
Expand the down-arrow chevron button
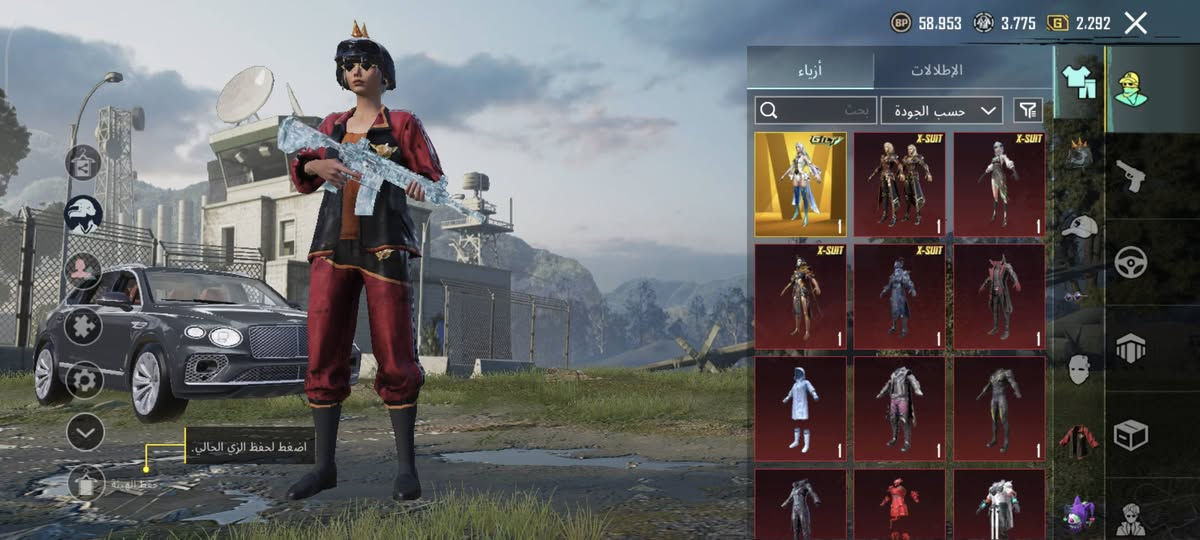84,432
